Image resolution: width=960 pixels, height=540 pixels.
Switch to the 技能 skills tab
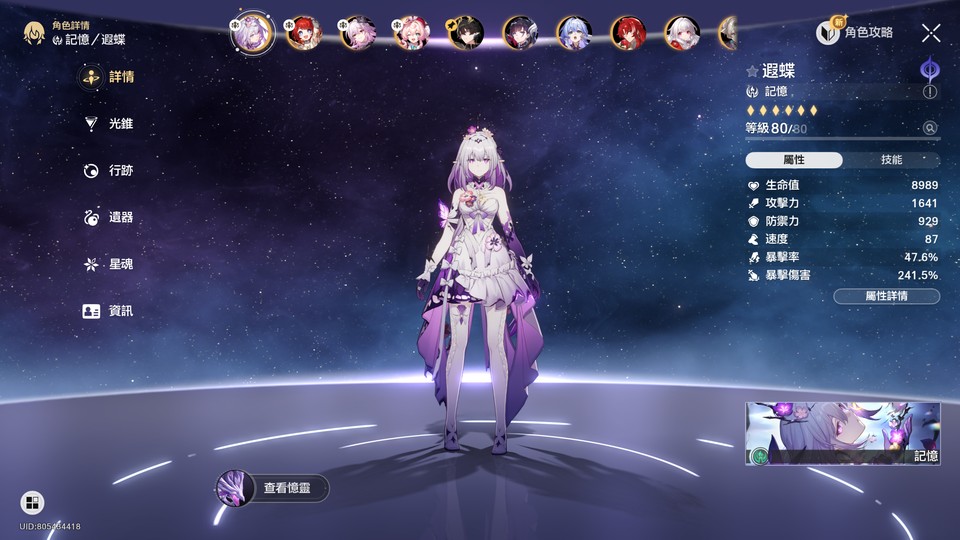click(891, 160)
